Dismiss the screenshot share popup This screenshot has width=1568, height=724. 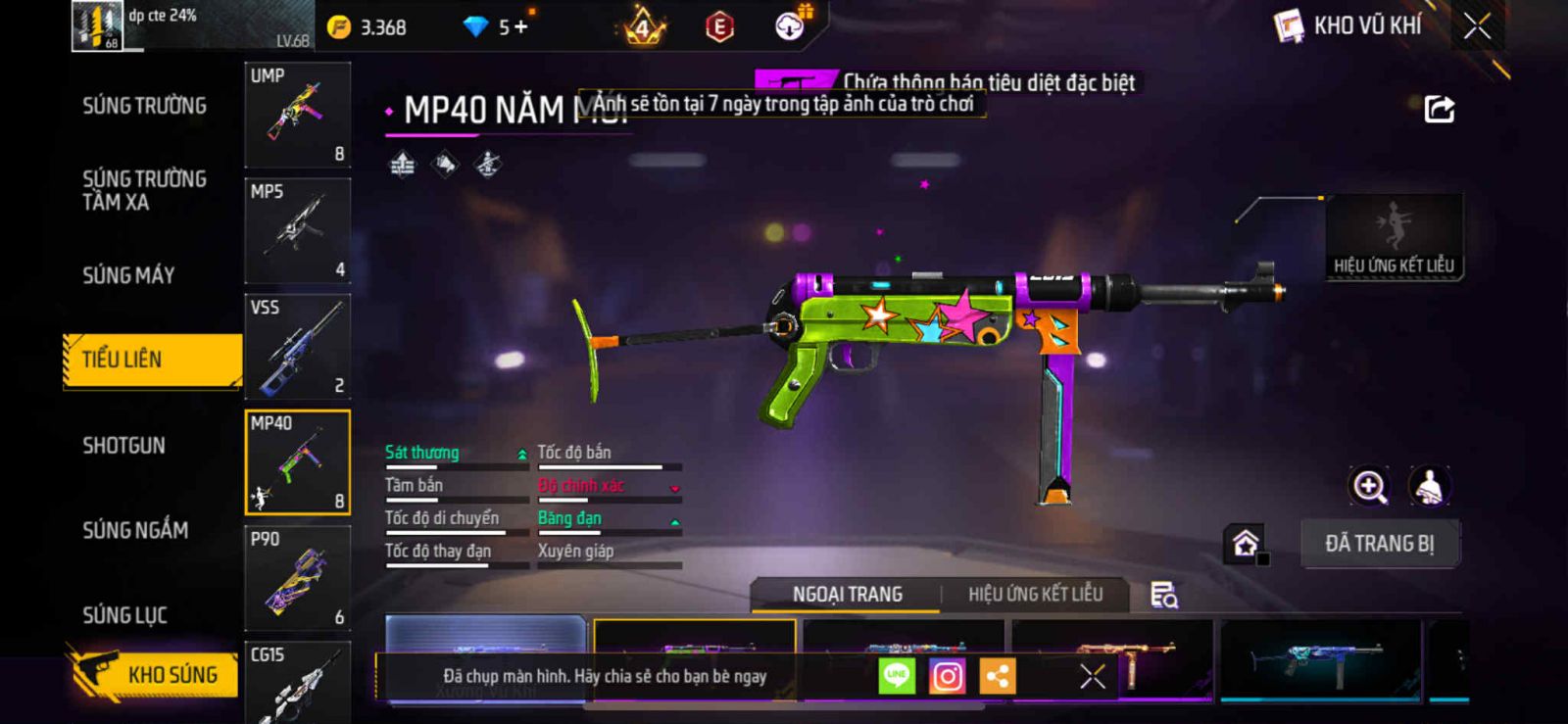tap(1092, 676)
